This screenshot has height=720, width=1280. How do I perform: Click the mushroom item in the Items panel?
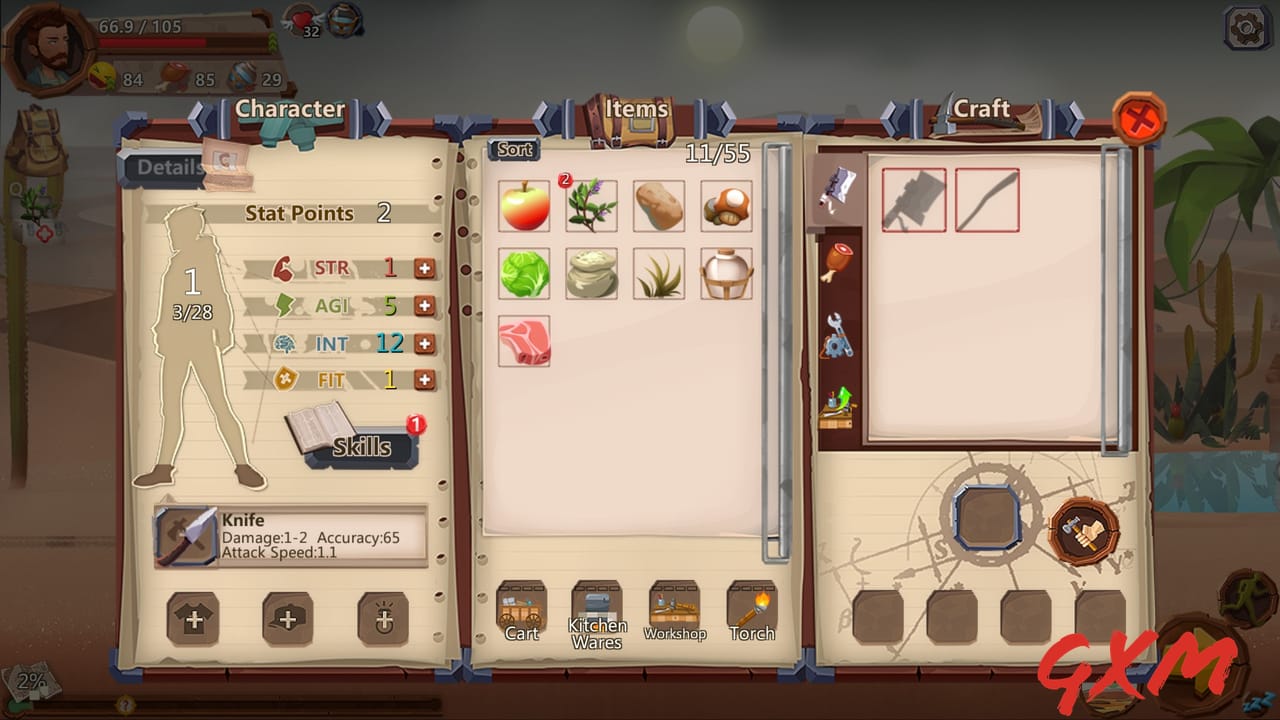pyautogui.click(x=726, y=205)
